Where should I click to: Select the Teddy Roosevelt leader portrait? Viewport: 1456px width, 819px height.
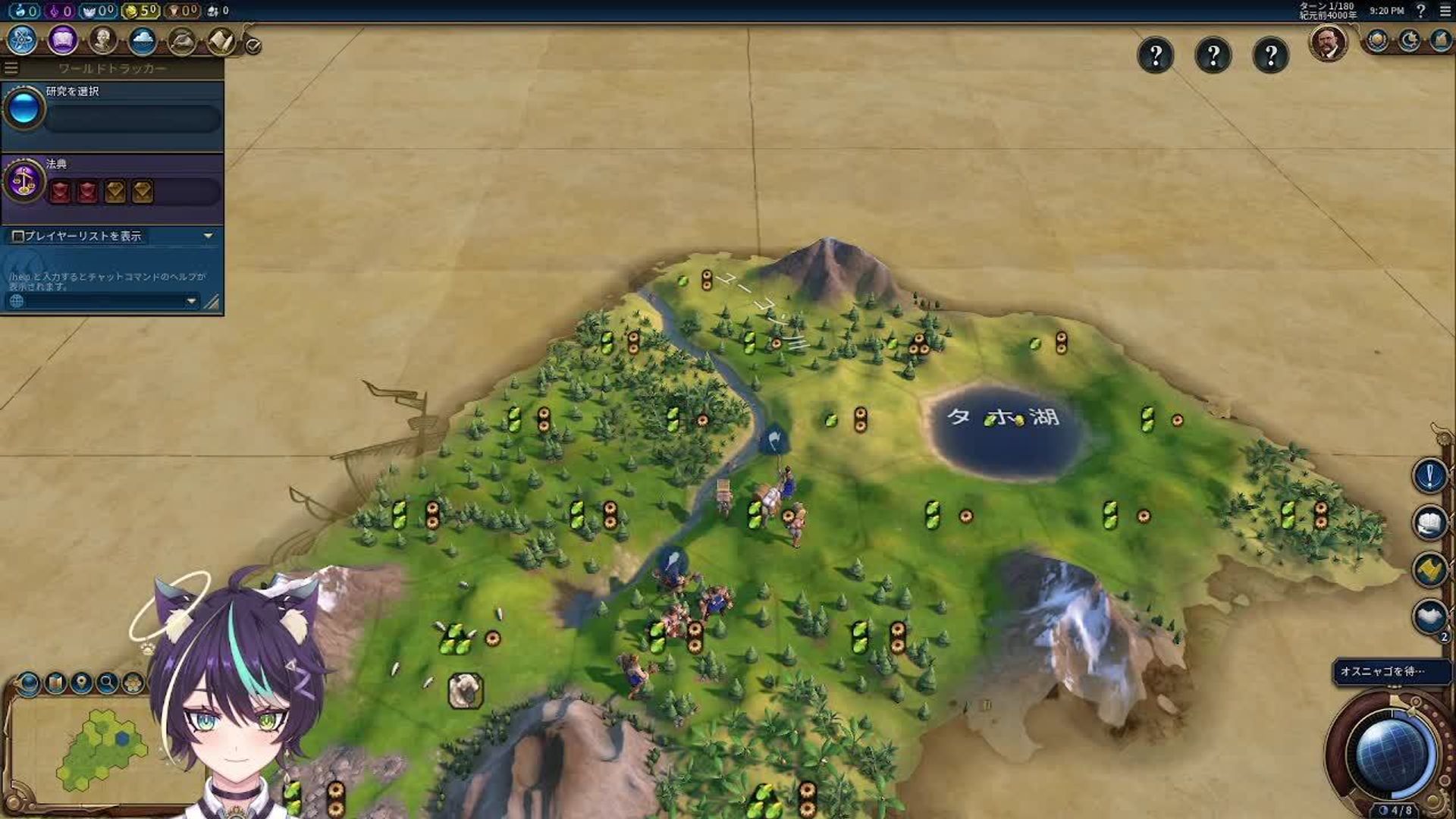(x=1328, y=43)
